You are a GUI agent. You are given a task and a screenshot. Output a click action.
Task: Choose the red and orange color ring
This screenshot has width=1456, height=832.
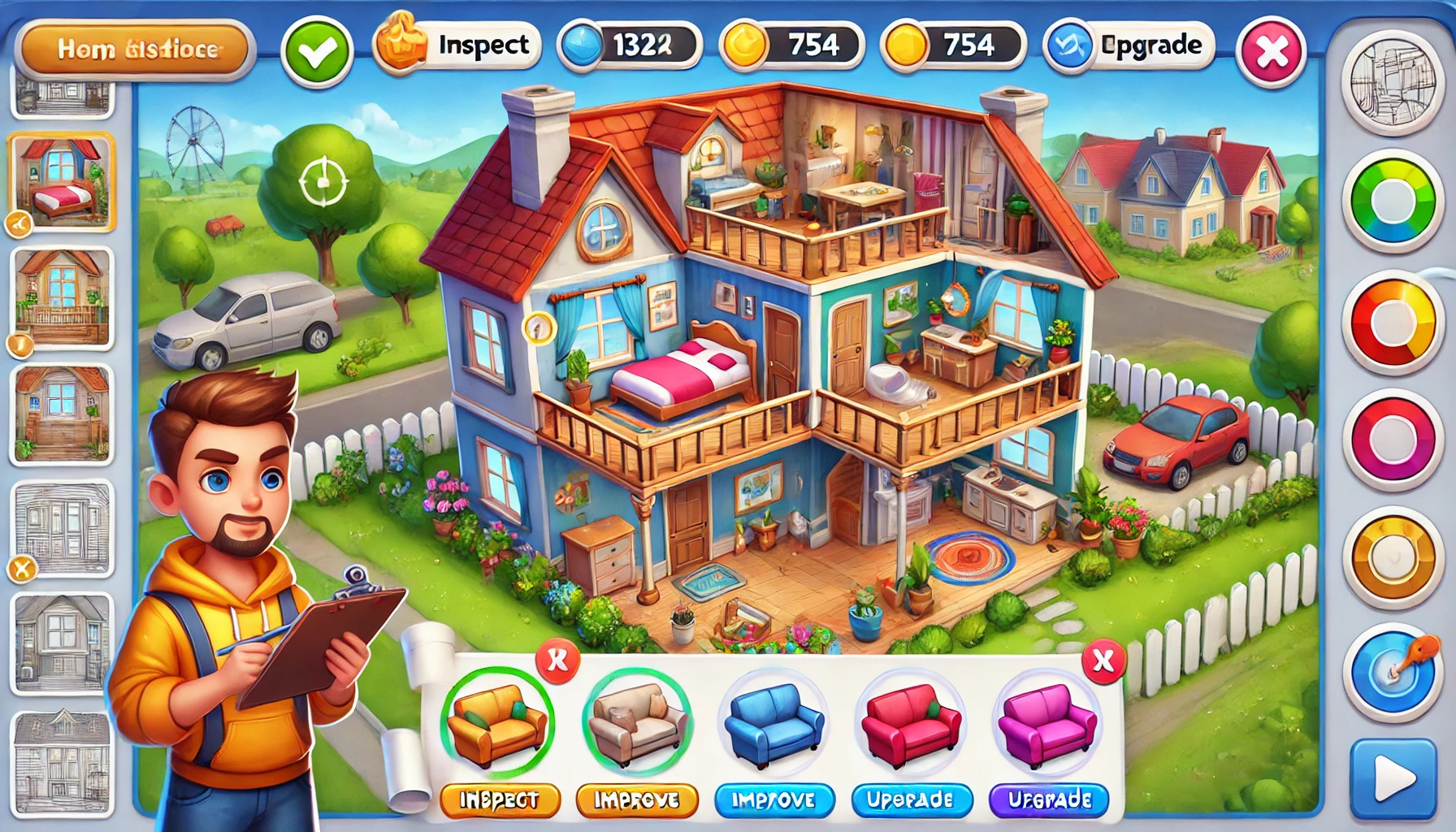tap(1393, 323)
